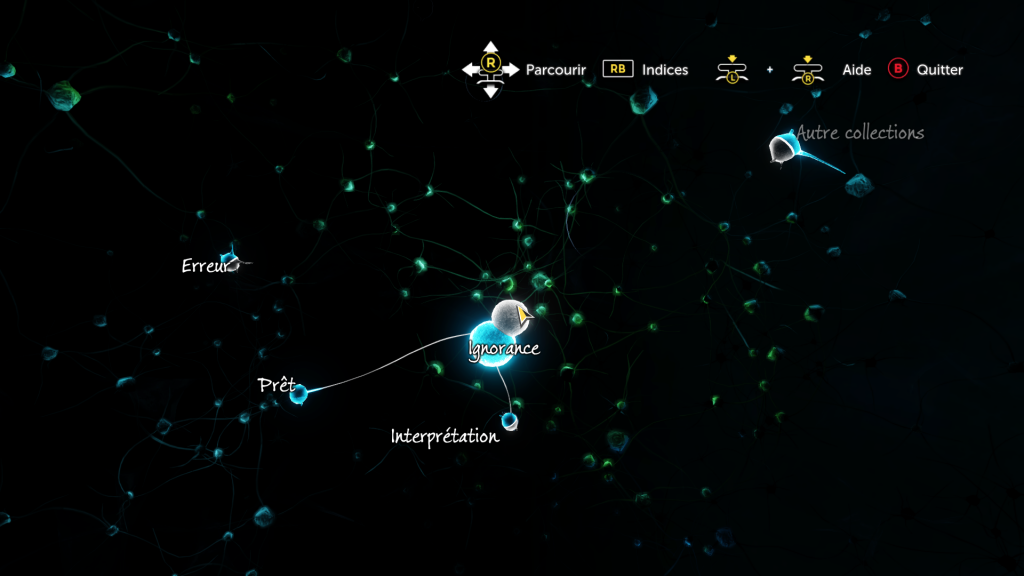Select the Ignorance node
The height and width of the screenshot is (576, 1024).
[x=490, y=345]
